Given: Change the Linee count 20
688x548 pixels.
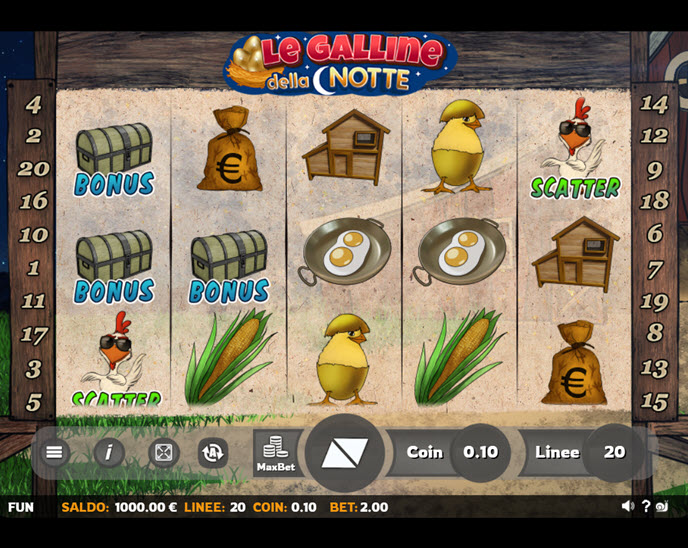Looking at the screenshot, I should coord(614,452).
